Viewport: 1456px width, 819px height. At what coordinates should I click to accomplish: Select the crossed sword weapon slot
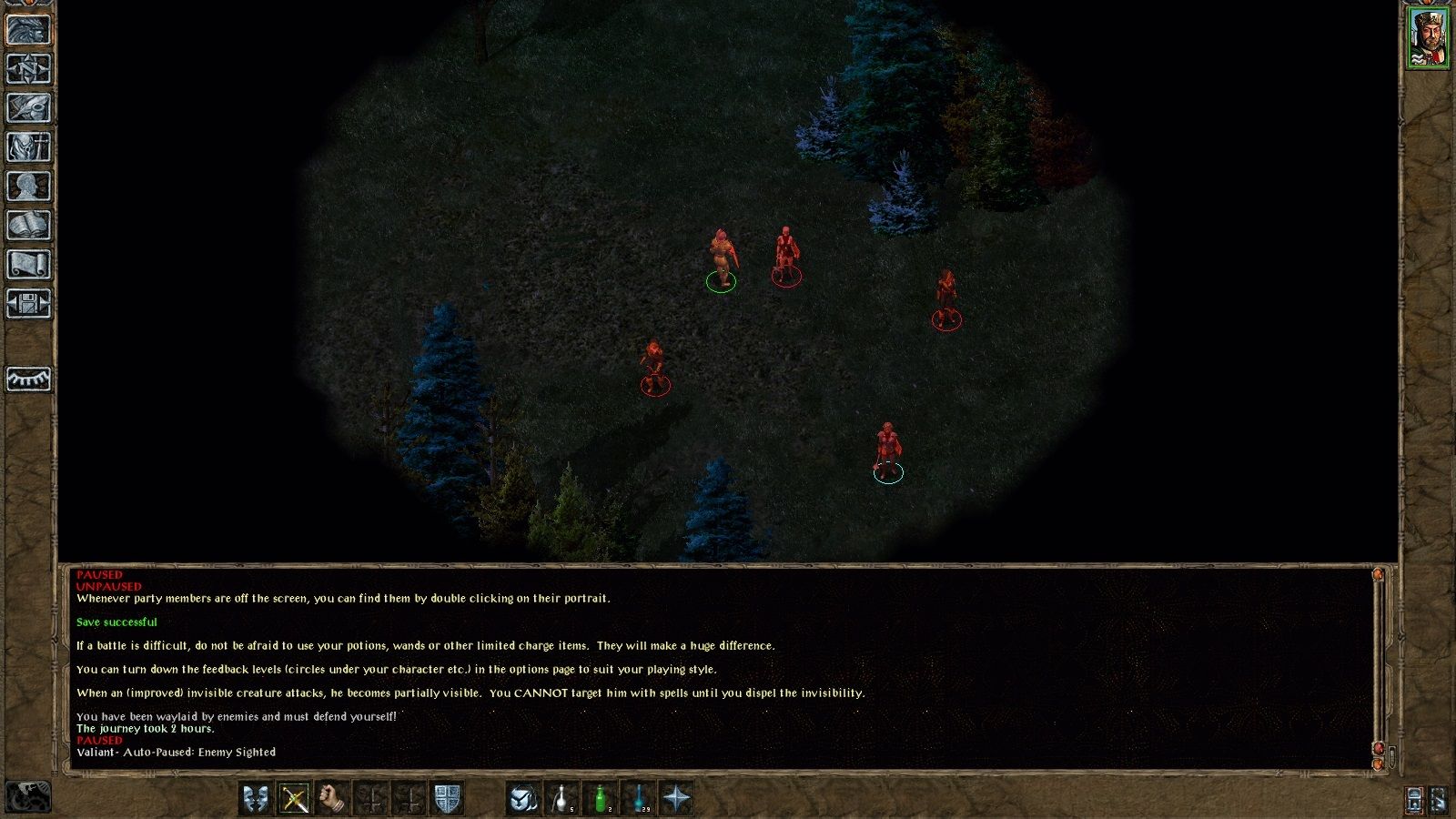(294, 799)
